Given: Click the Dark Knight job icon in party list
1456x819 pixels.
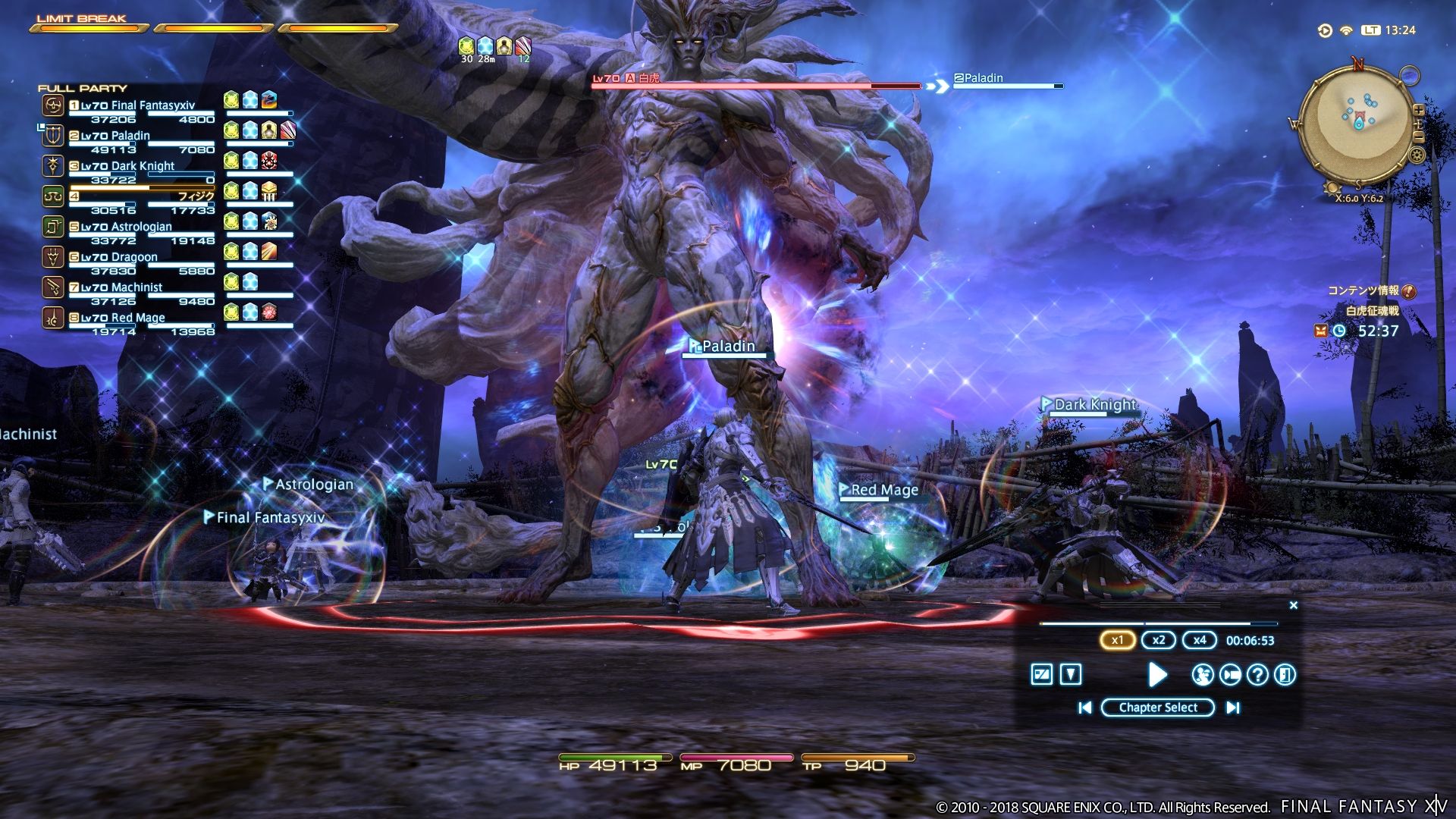Looking at the screenshot, I should (x=52, y=167).
